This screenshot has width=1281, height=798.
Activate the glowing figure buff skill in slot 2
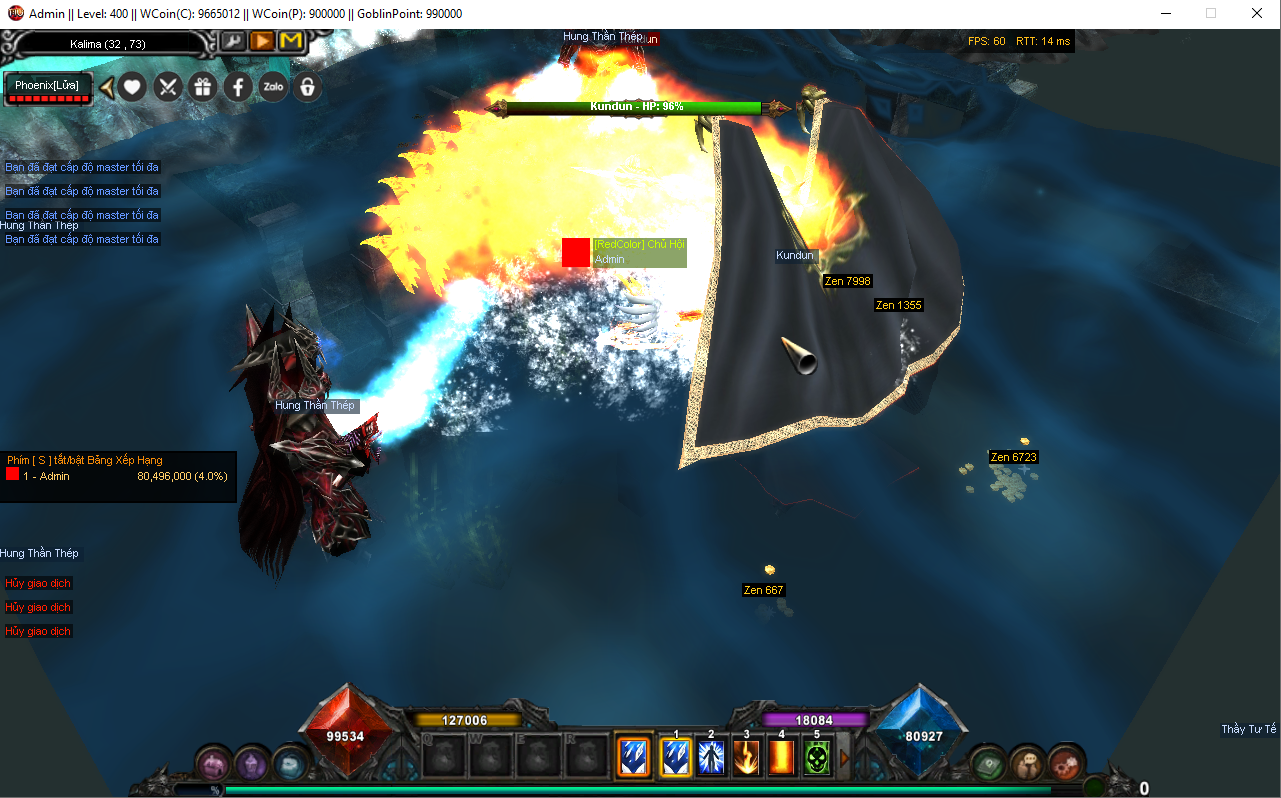(711, 757)
